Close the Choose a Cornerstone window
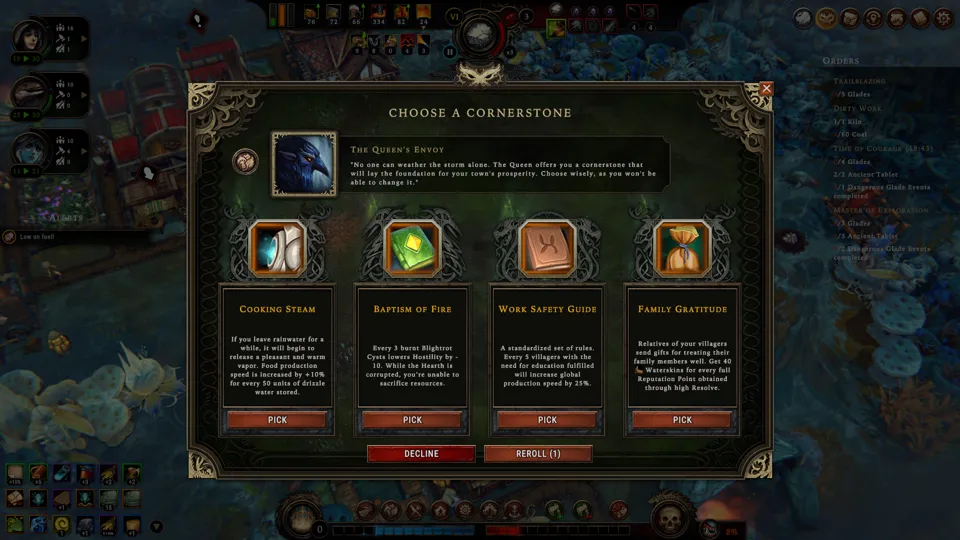Image resolution: width=960 pixels, height=540 pixels. coord(767,89)
